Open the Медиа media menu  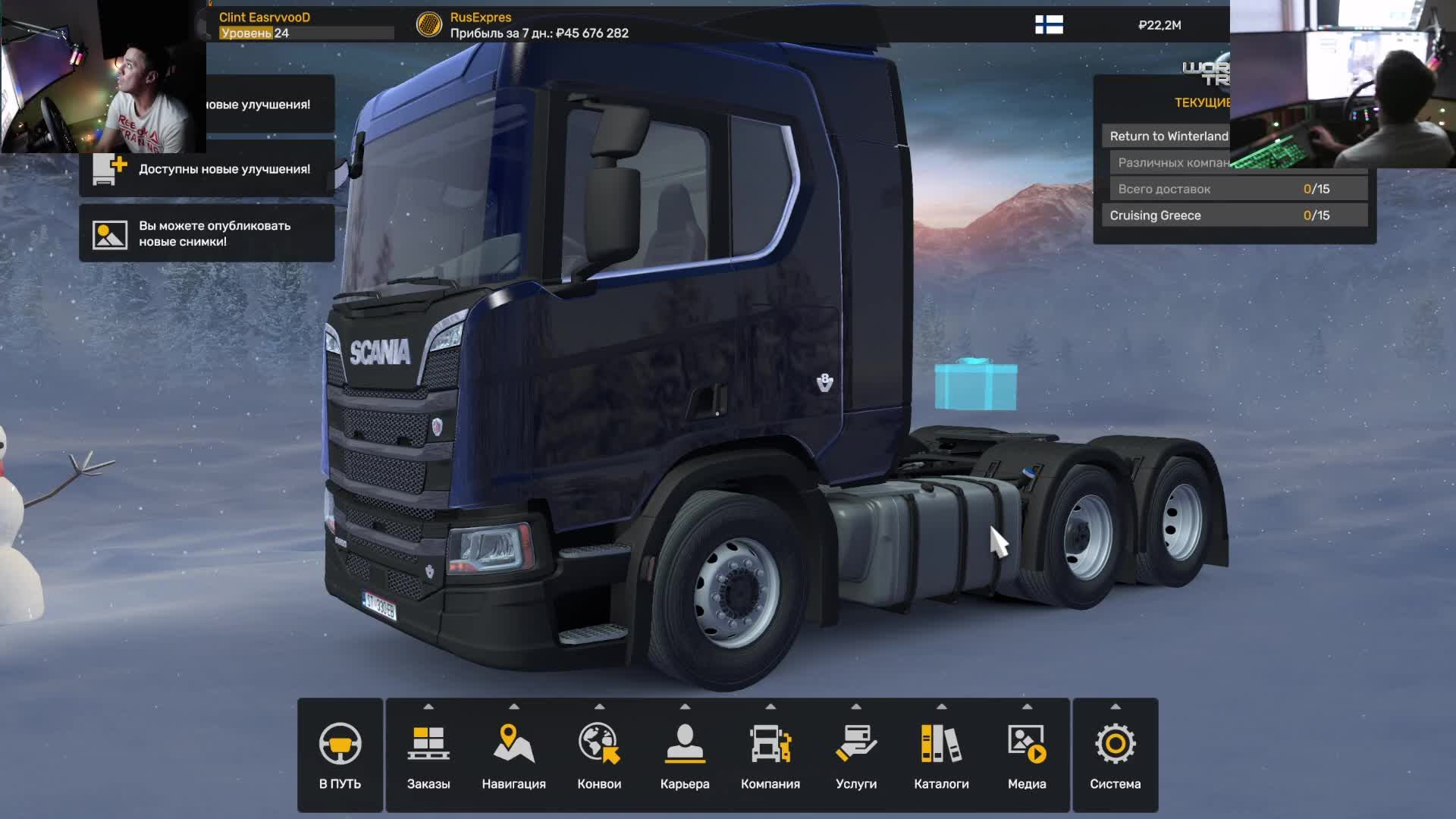[x=1027, y=755]
